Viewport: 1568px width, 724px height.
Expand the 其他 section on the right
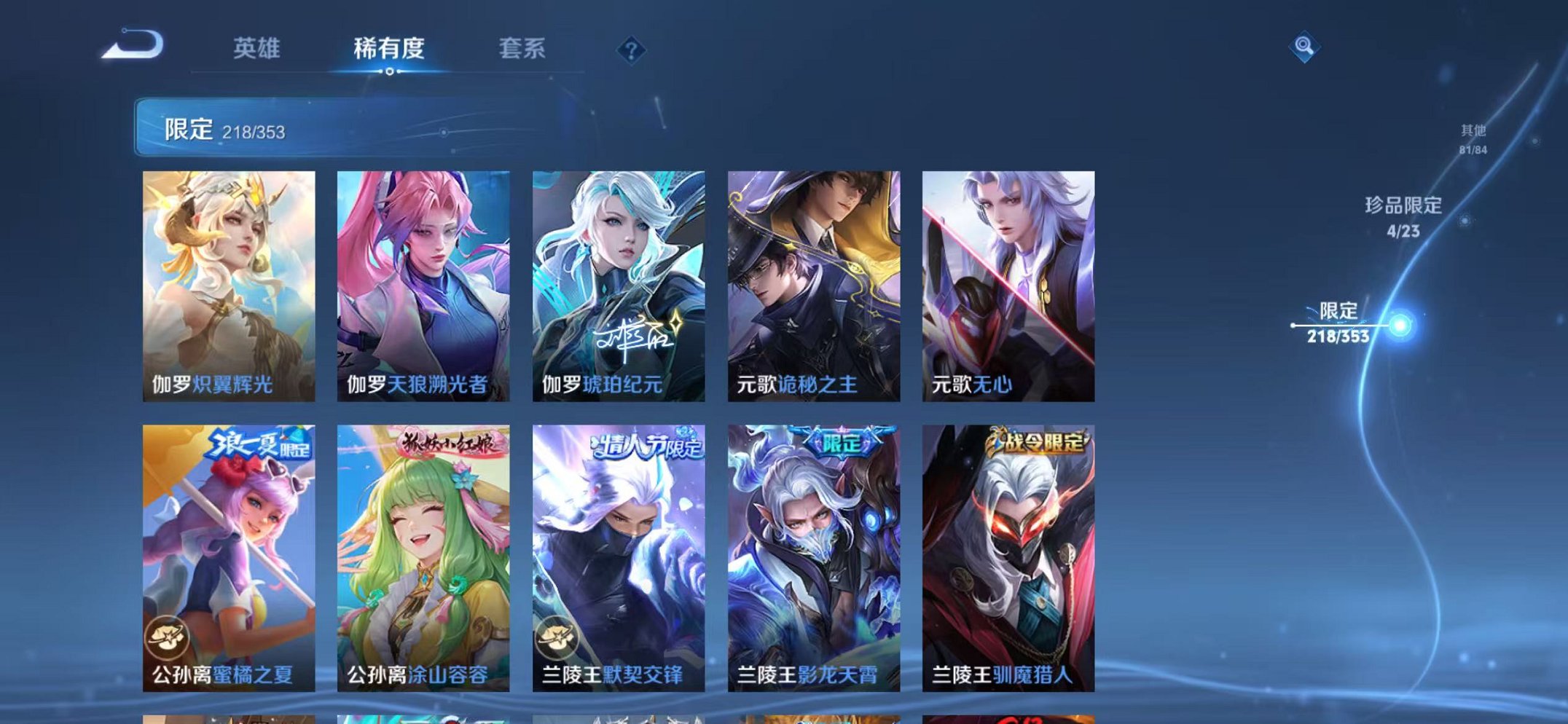(x=1473, y=137)
